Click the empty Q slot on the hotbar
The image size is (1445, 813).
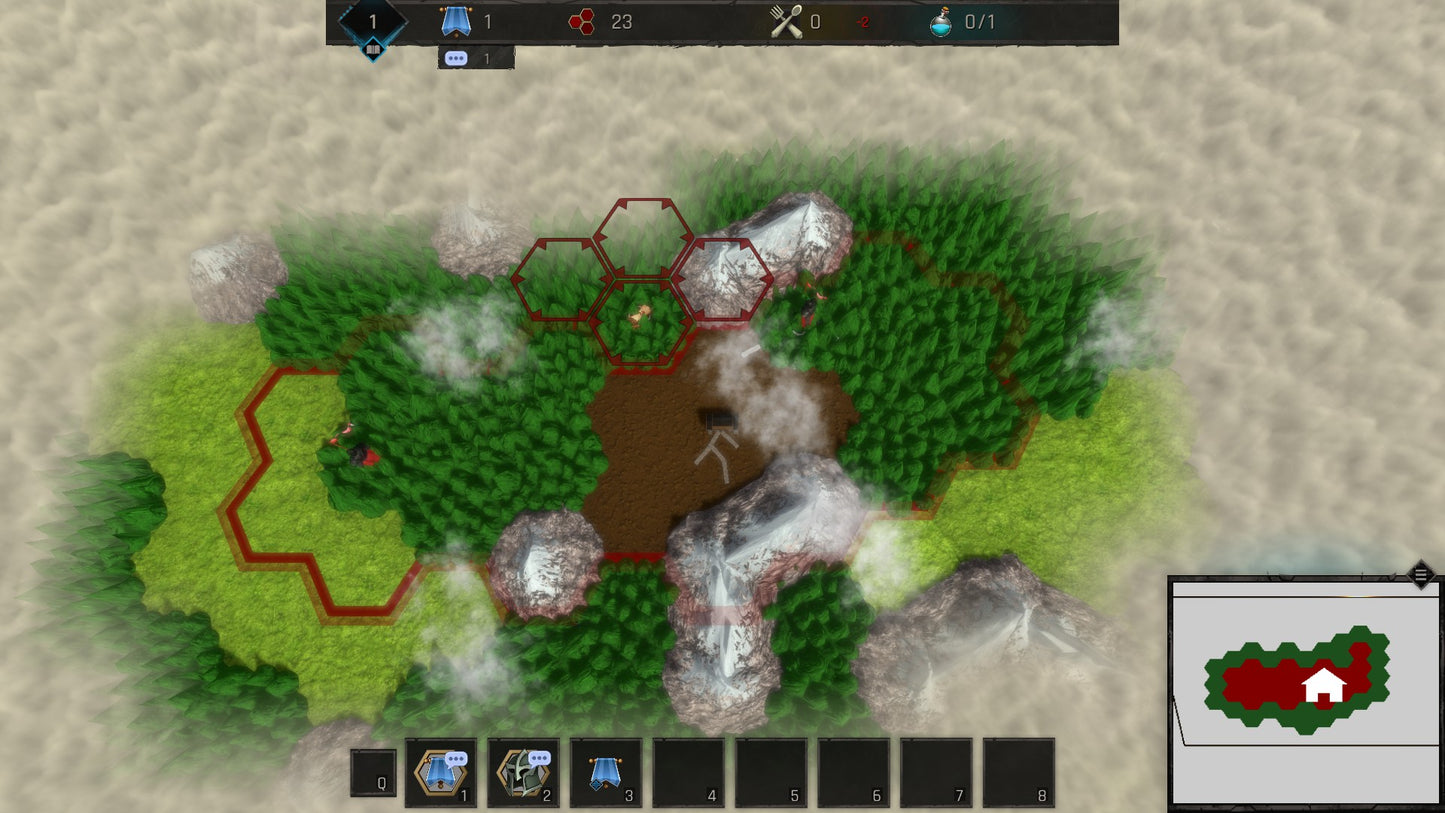pos(373,773)
